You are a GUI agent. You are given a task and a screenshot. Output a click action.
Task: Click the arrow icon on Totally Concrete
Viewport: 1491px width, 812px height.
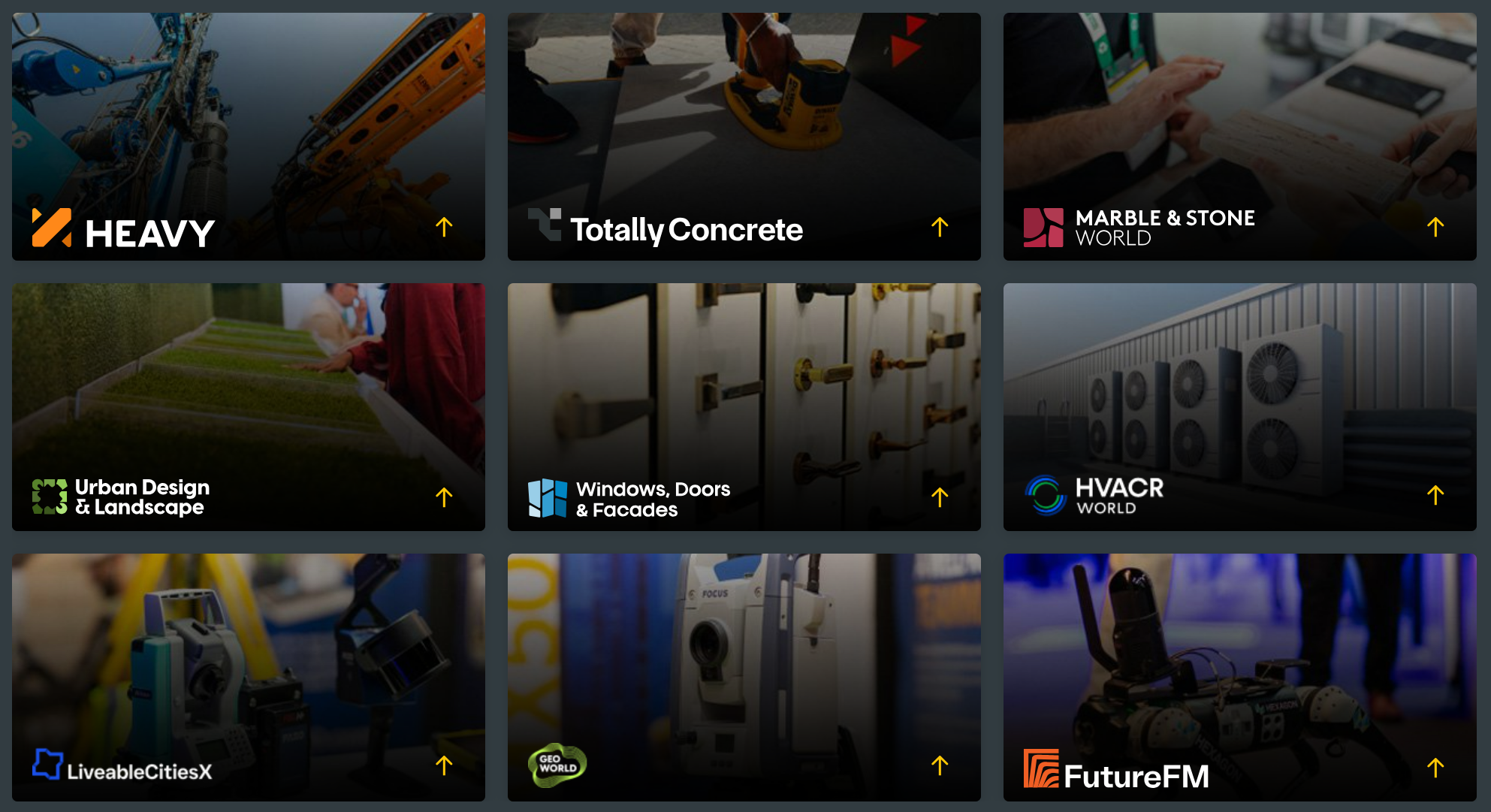(940, 227)
